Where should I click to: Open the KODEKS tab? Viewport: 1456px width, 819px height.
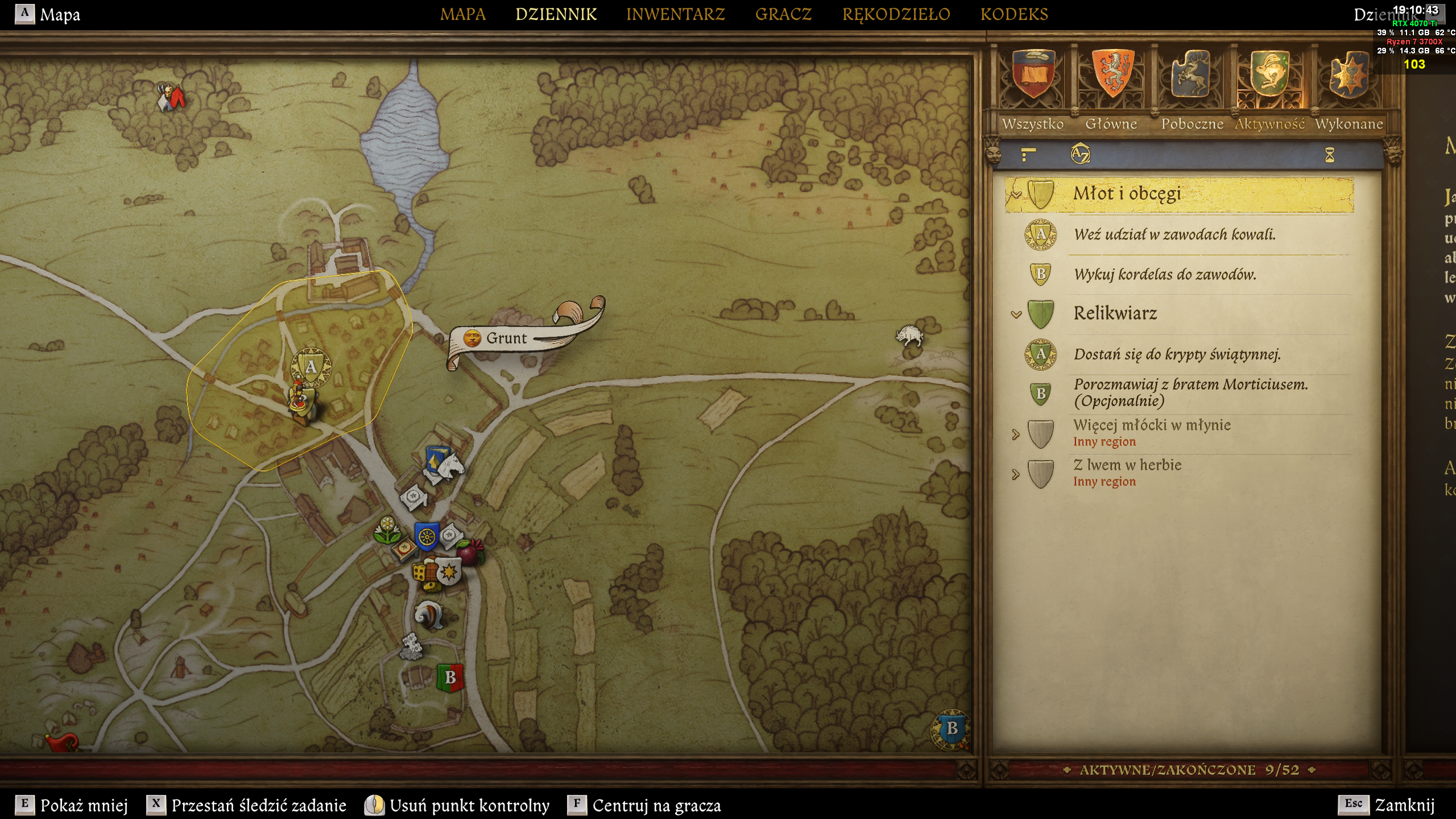(1014, 14)
